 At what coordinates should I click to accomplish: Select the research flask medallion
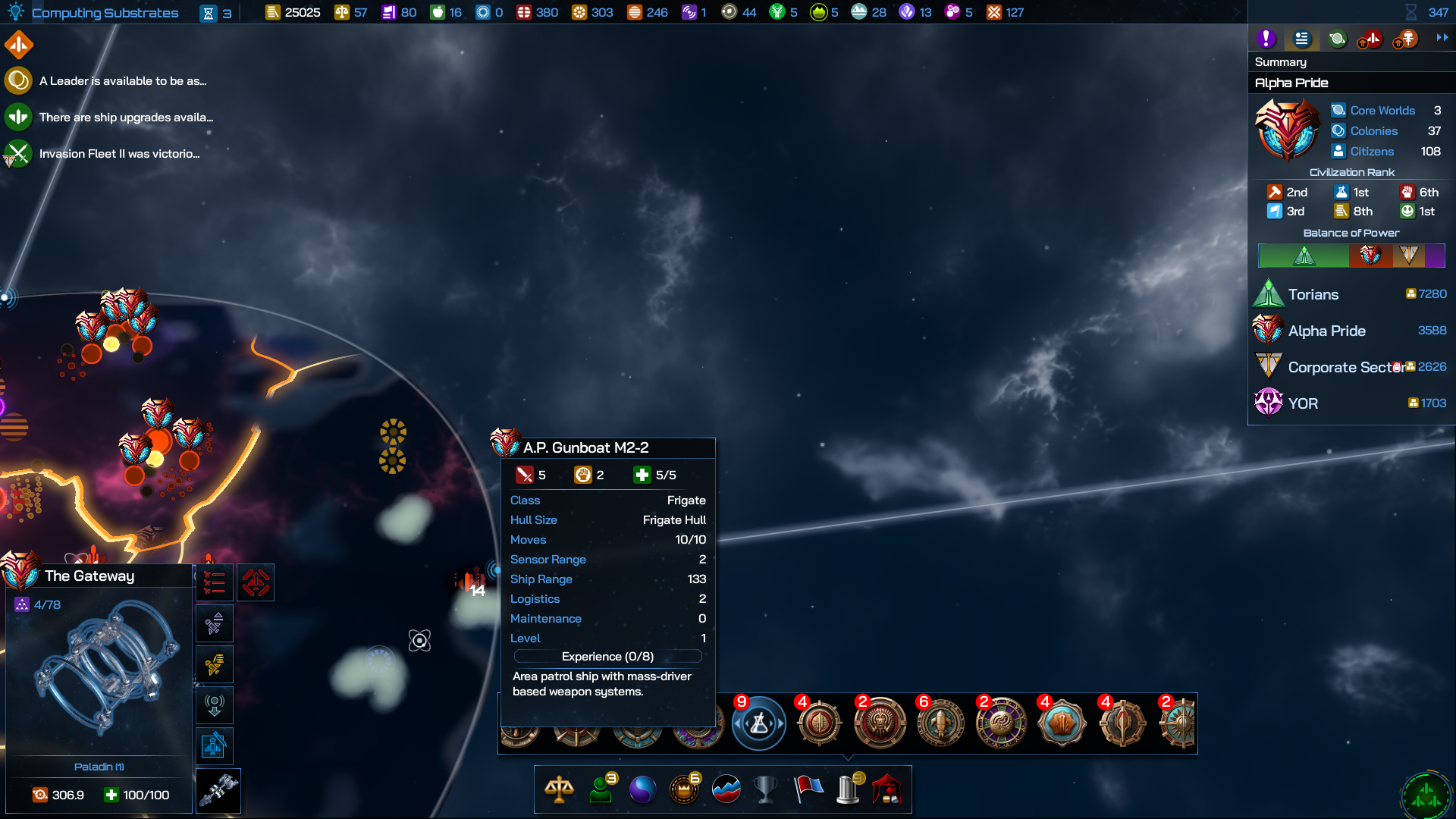pos(759,724)
